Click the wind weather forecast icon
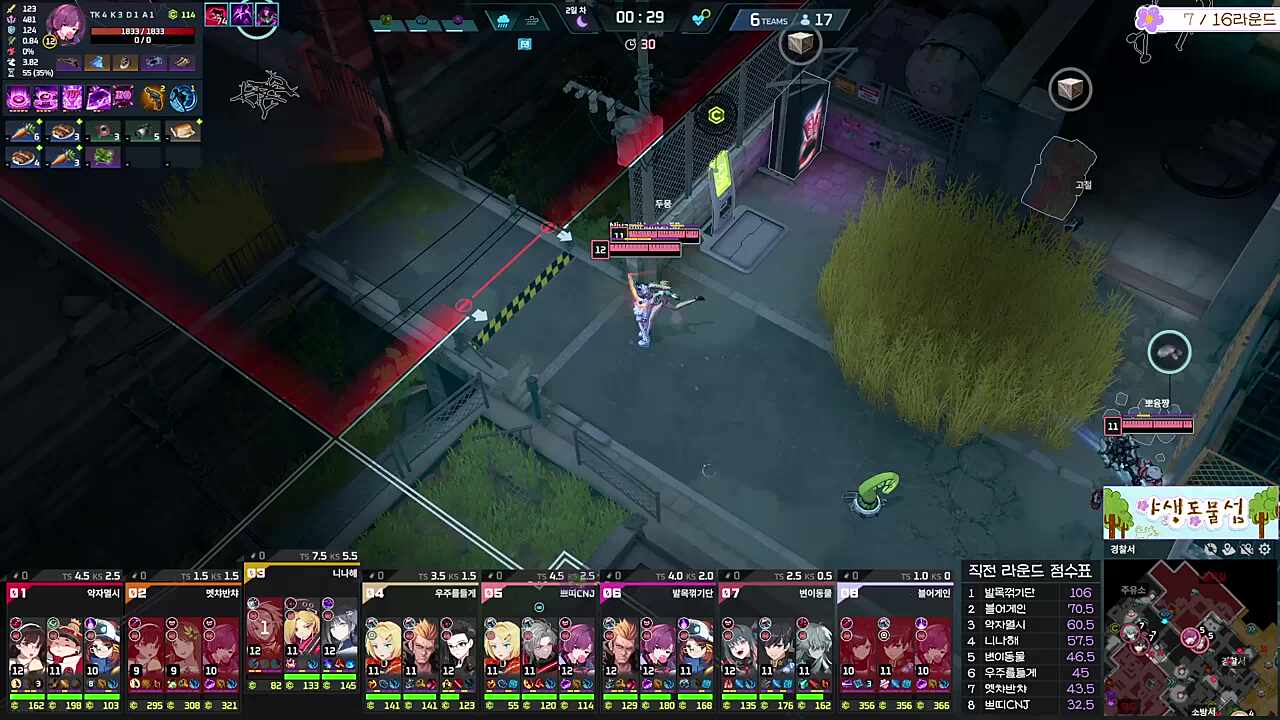 [x=531, y=19]
